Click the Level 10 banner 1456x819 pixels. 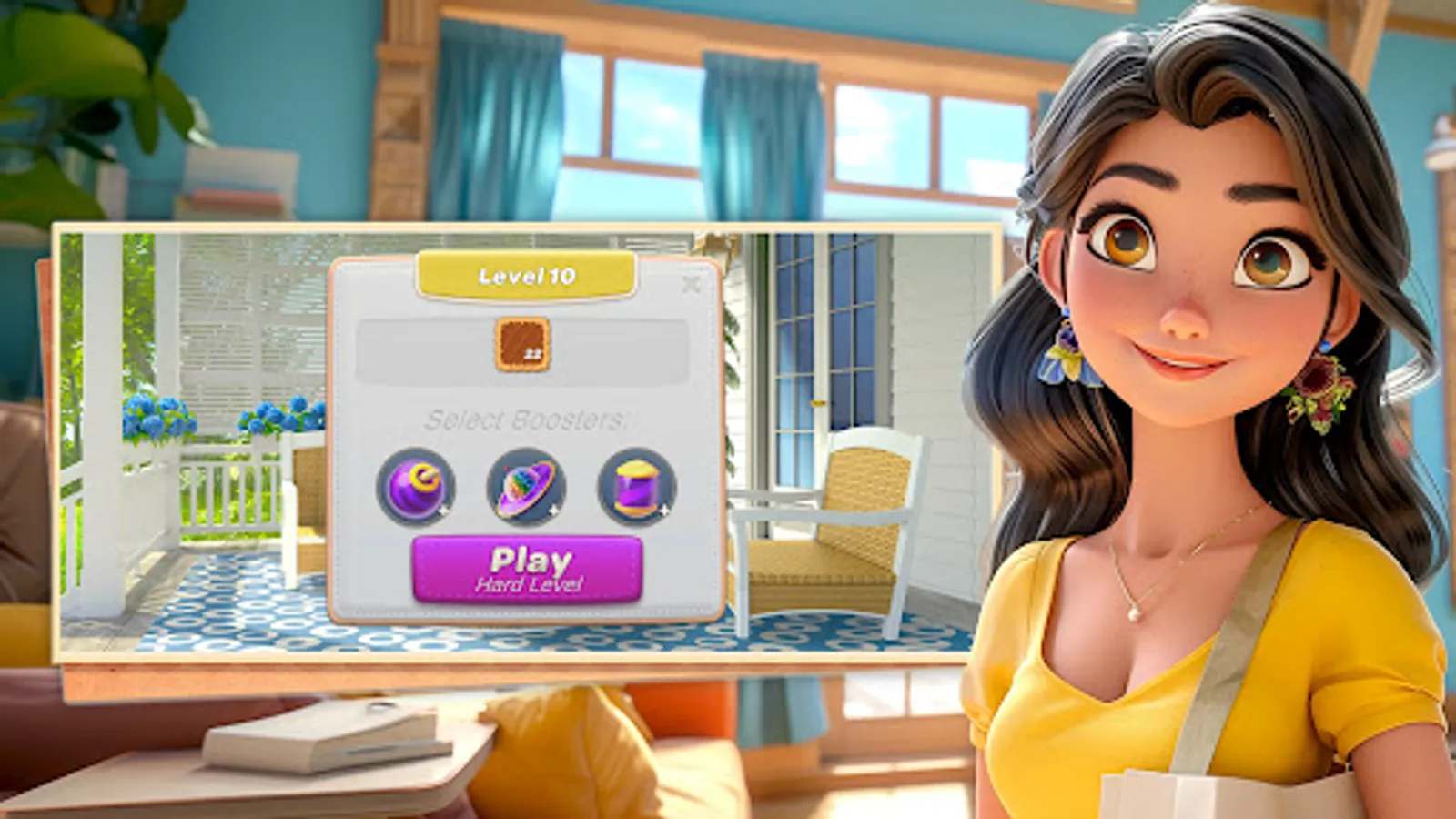click(526, 275)
